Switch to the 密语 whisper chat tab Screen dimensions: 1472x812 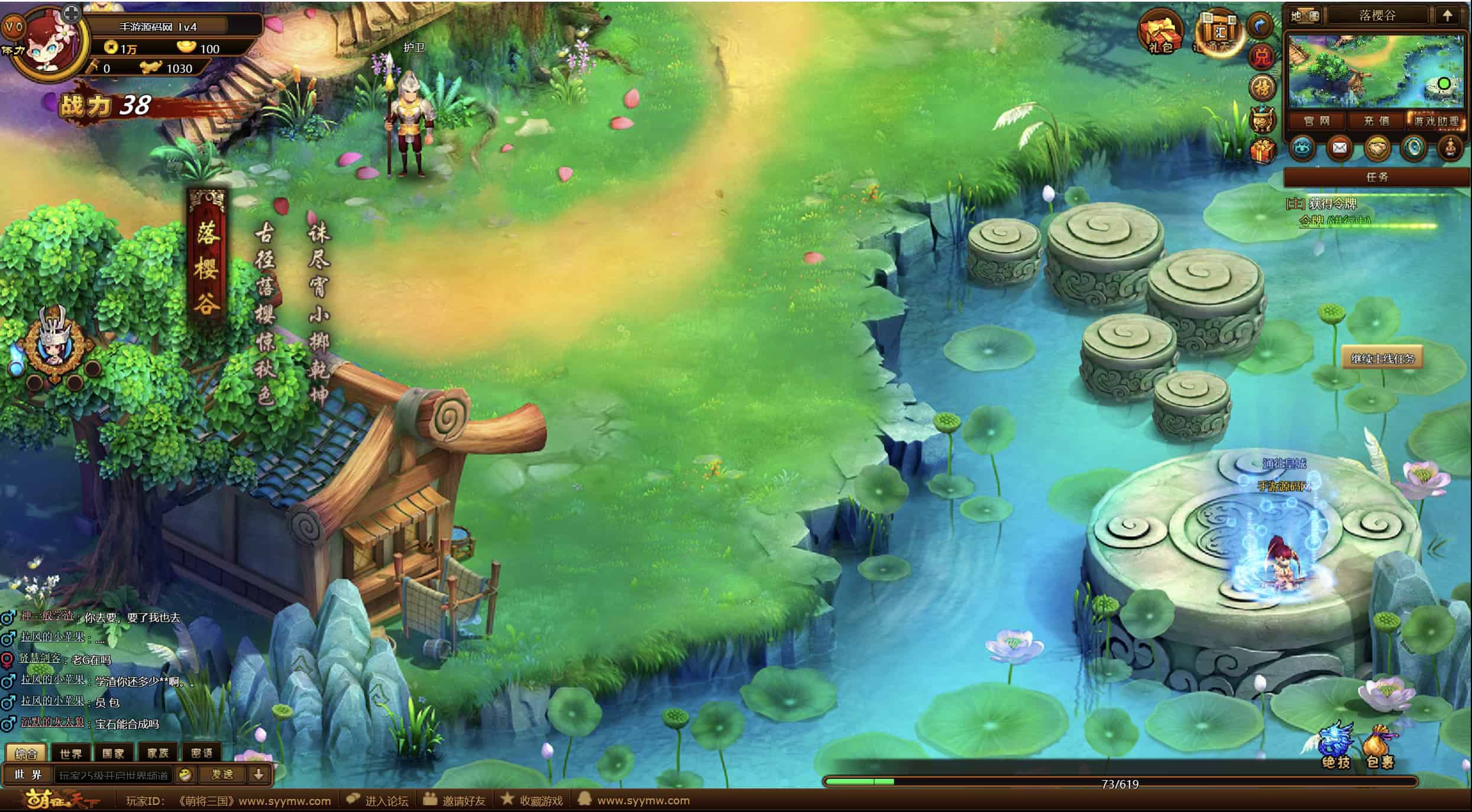tap(202, 753)
